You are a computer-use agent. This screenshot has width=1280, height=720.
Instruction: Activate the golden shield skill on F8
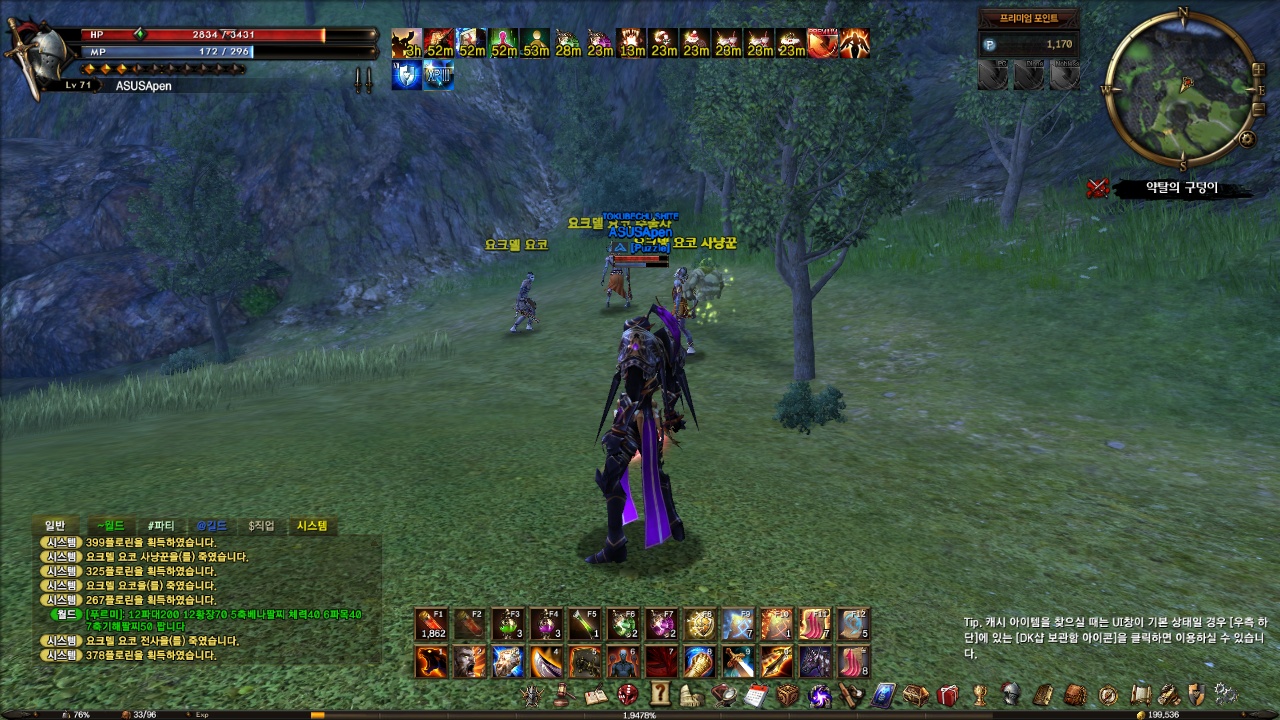[x=700, y=625]
